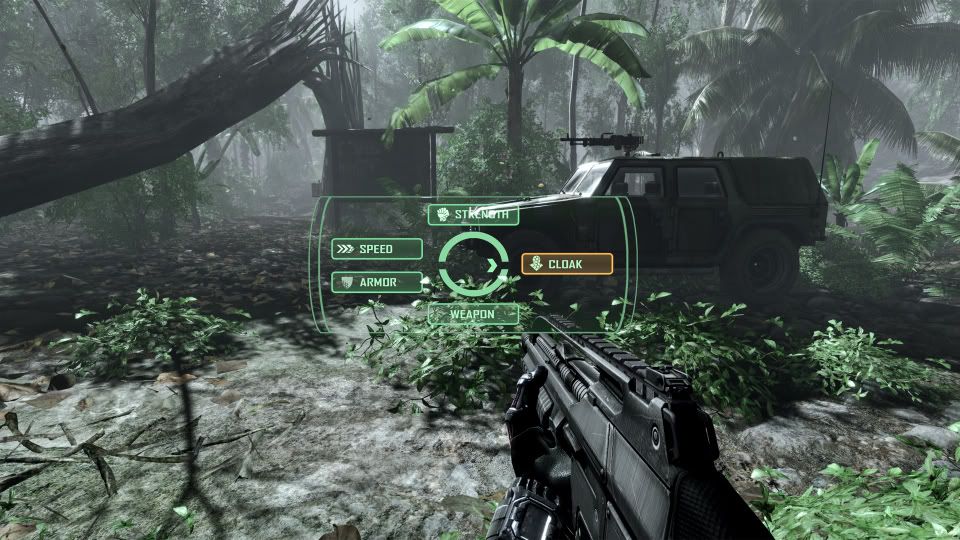Select the Strength suit mode

click(x=473, y=214)
